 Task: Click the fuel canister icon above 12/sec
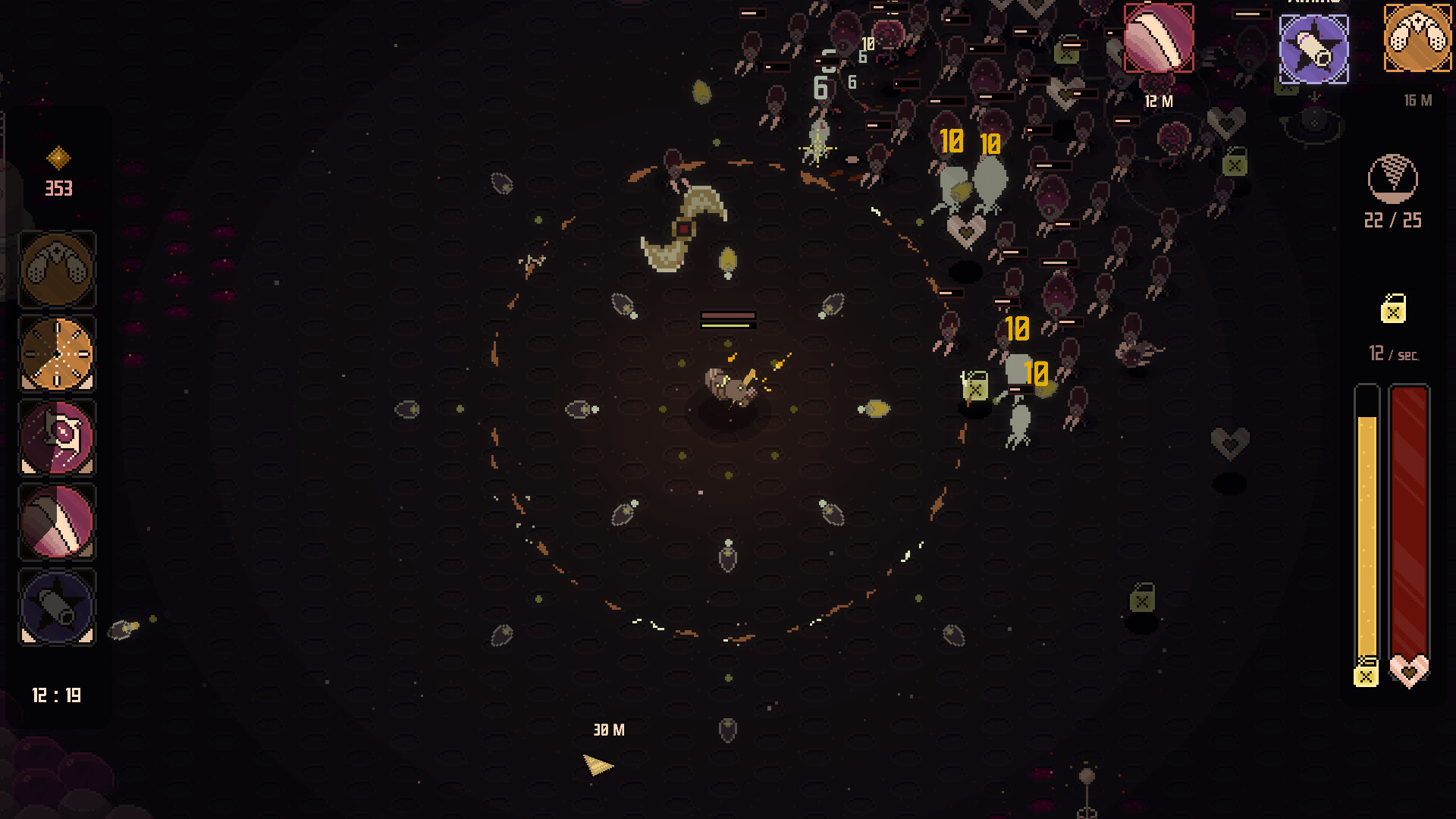(x=1394, y=311)
